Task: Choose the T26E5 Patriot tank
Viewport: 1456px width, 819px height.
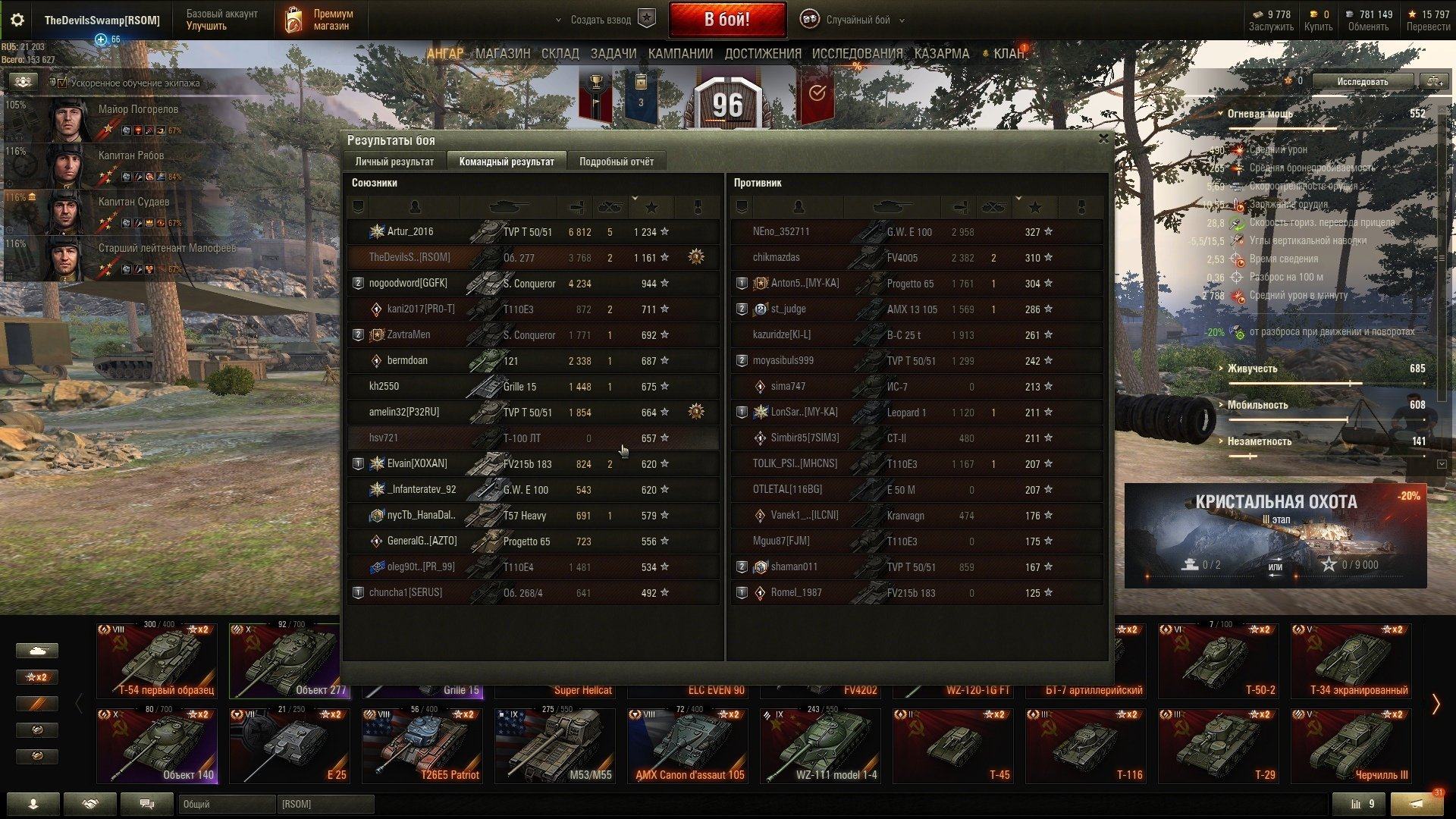Action: tap(422, 745)
